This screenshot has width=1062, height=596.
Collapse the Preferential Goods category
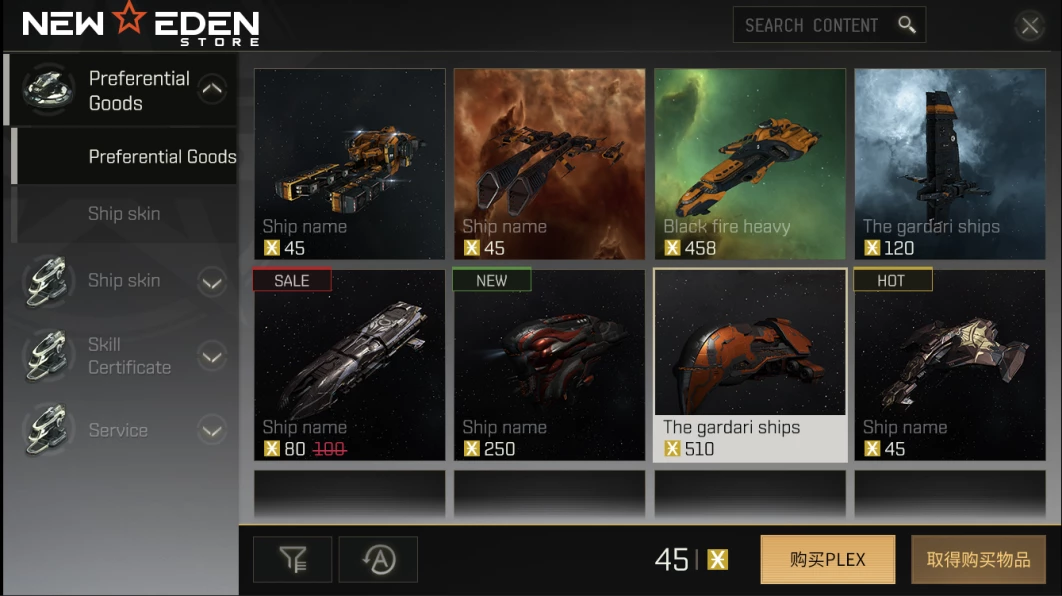click(212, 90)
